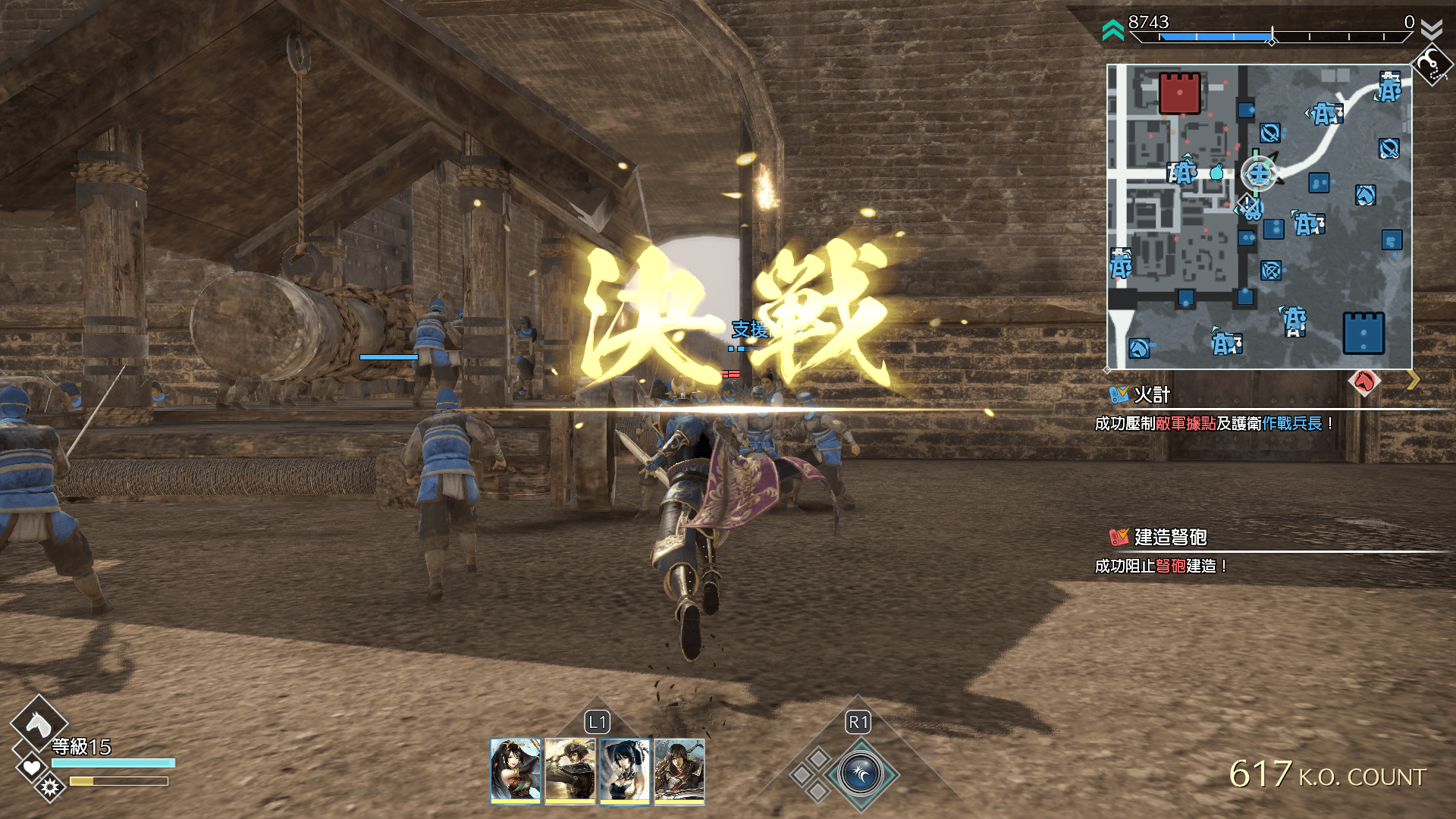The height and width of the screenshot is (819, 1456).
Task: Pick the blue-haired officer portrait
Action: (x=625, y=770)
